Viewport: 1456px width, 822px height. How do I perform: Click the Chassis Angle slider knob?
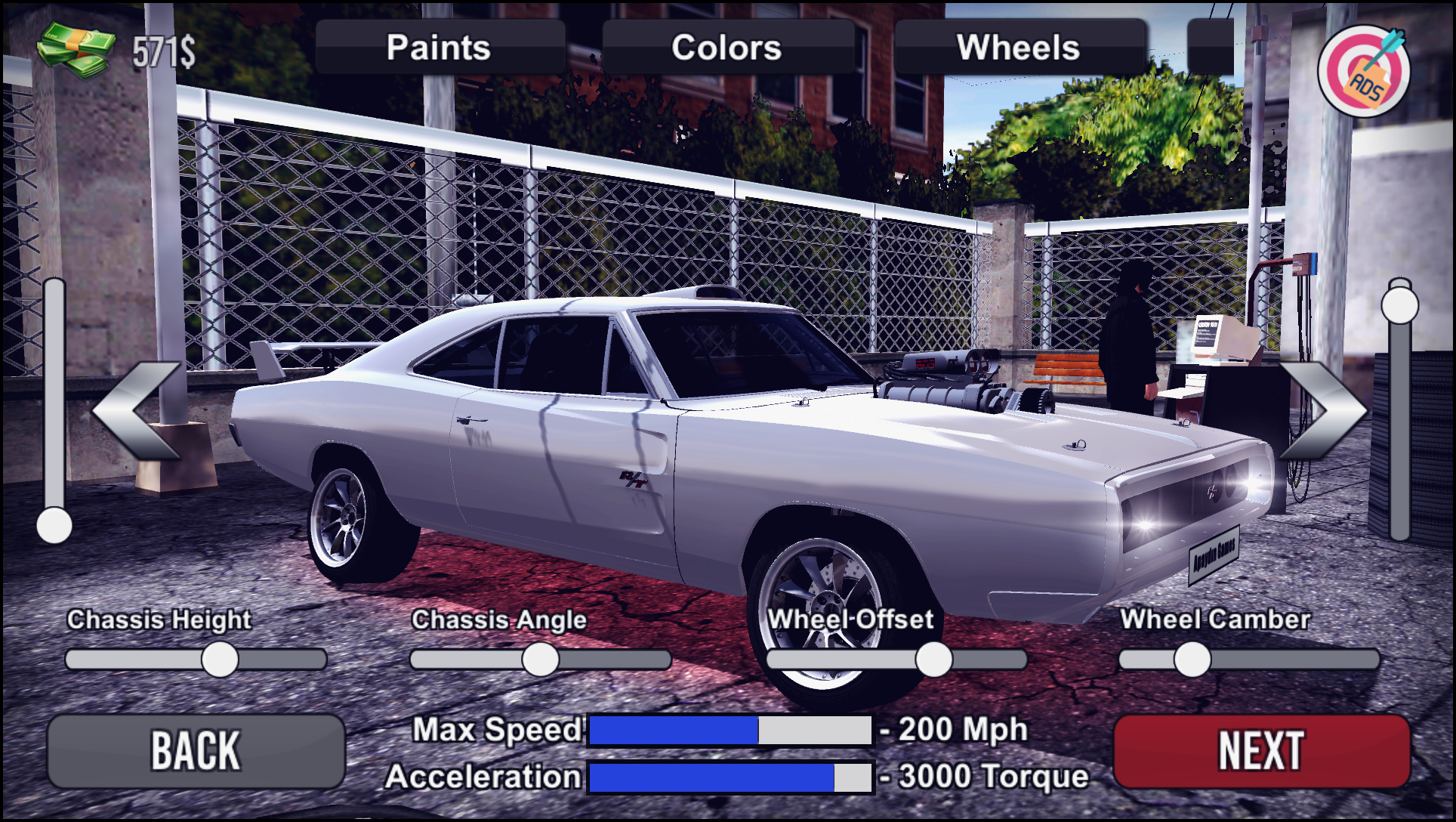(x=541, y=660)
